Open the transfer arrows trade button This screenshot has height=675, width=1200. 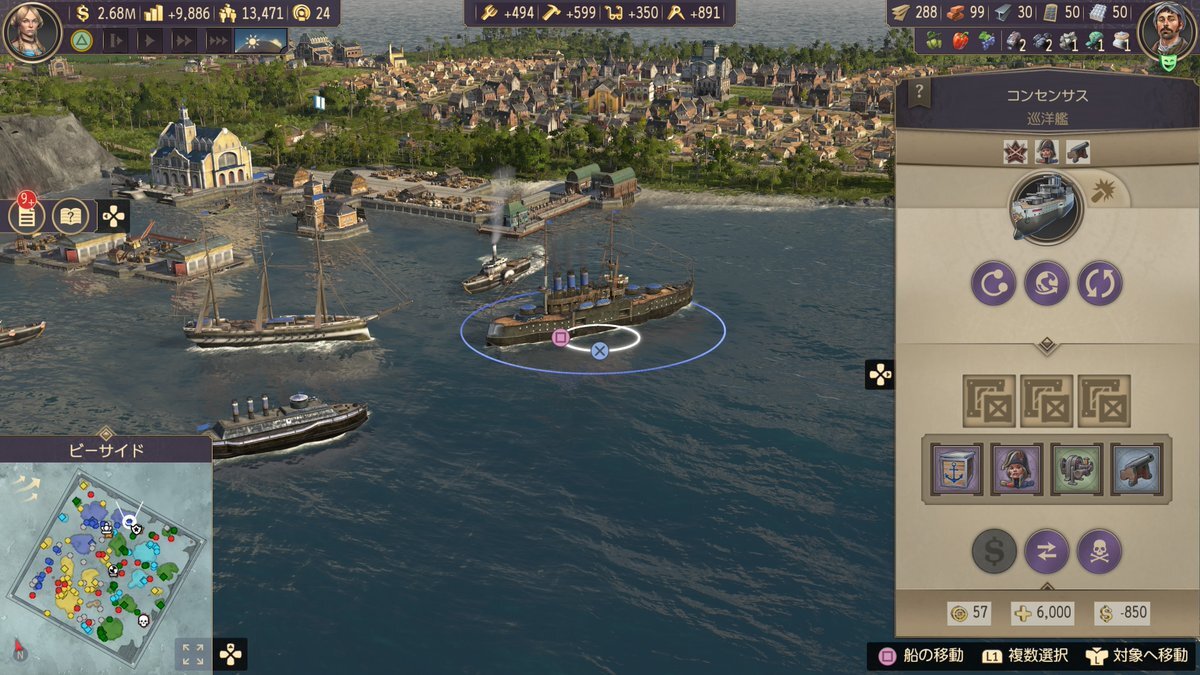1047,551
